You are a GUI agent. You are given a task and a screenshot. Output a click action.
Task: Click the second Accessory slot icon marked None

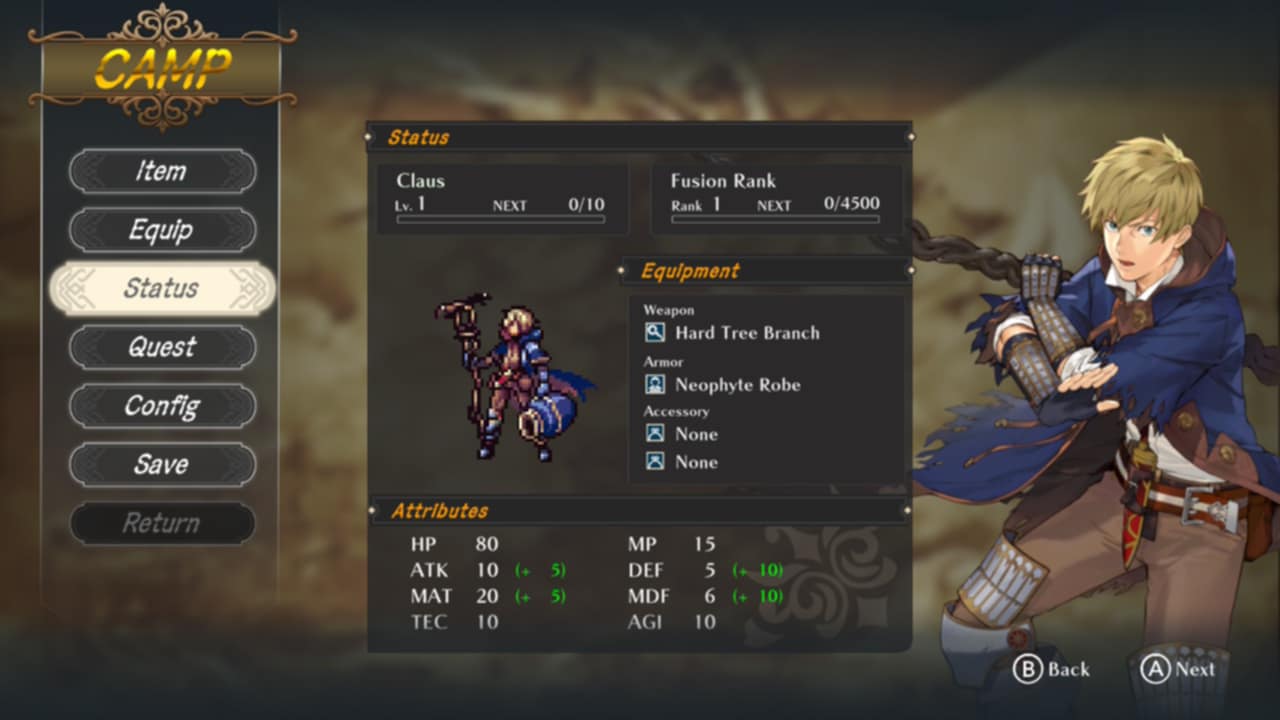point(655,462)
